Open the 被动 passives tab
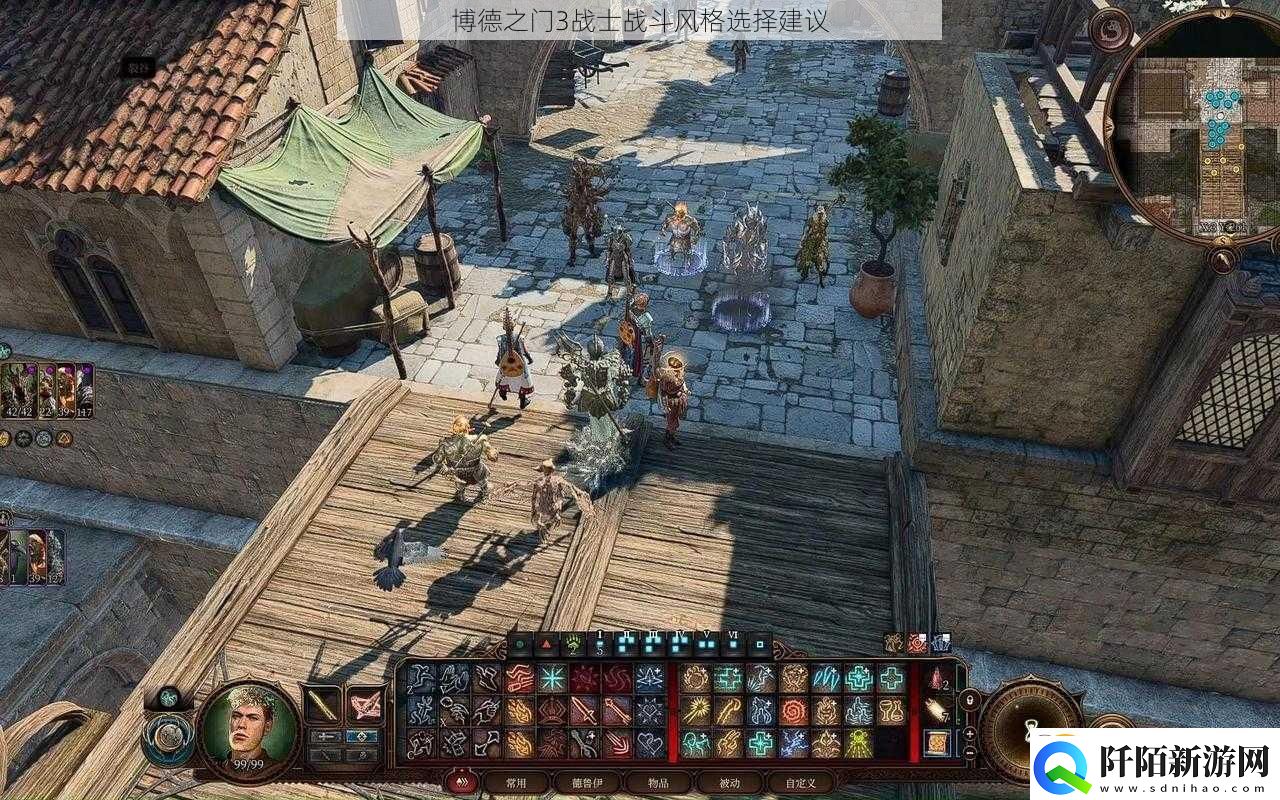 [728, 781]
